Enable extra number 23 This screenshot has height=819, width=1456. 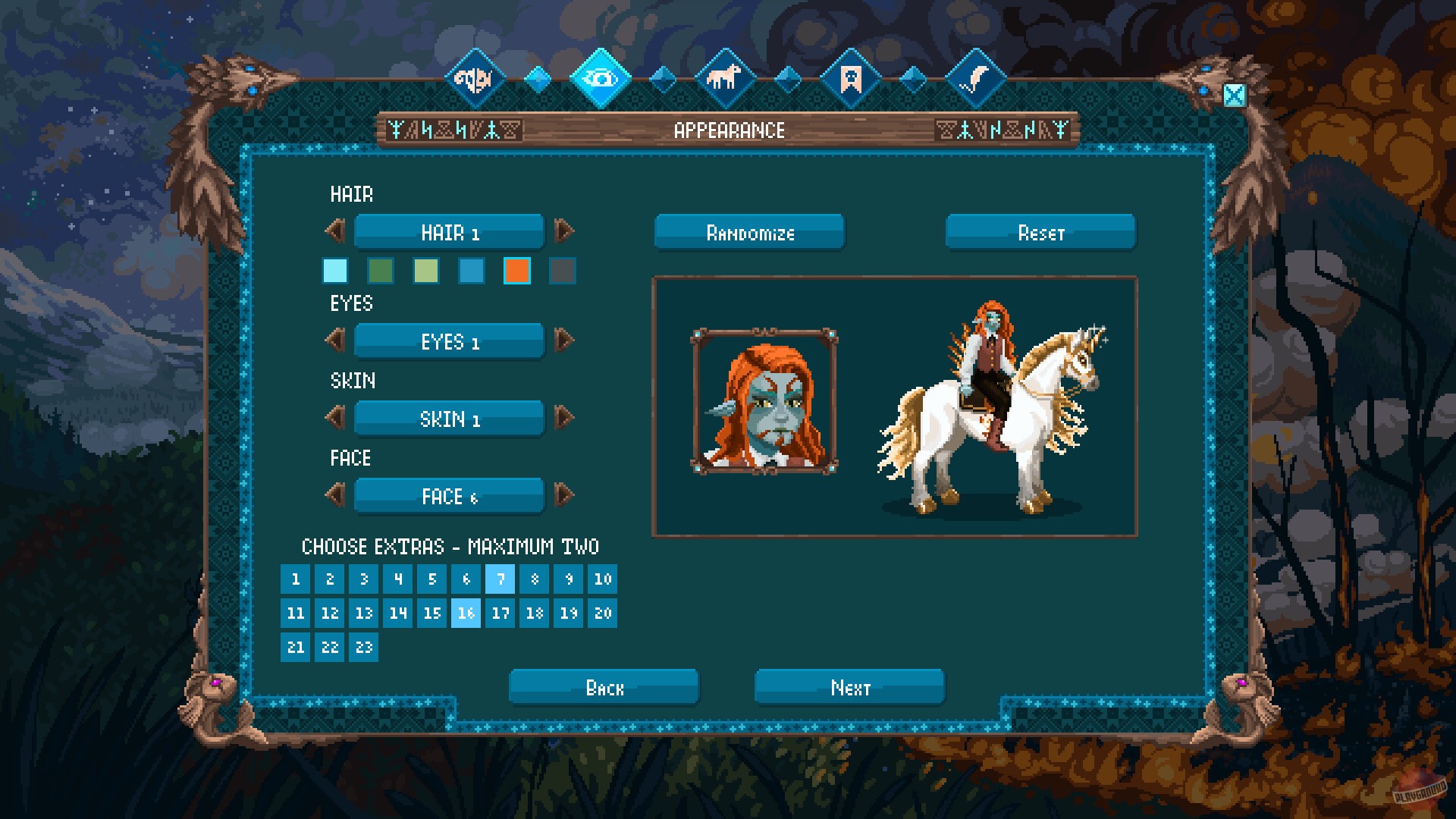(x=363, y=648)
